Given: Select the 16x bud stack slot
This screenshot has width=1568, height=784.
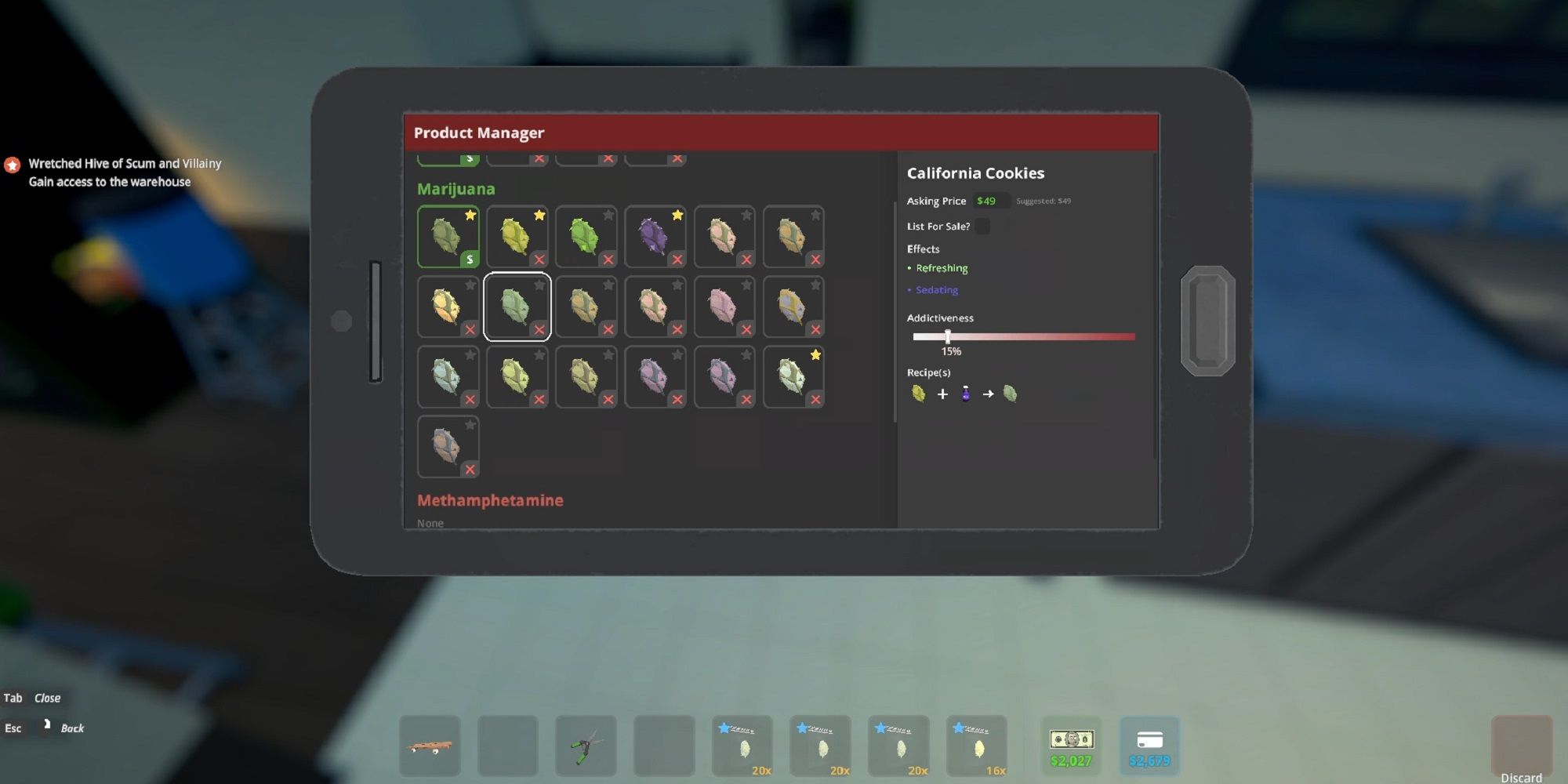Looking at the screenshot, I should coord(977,746).
